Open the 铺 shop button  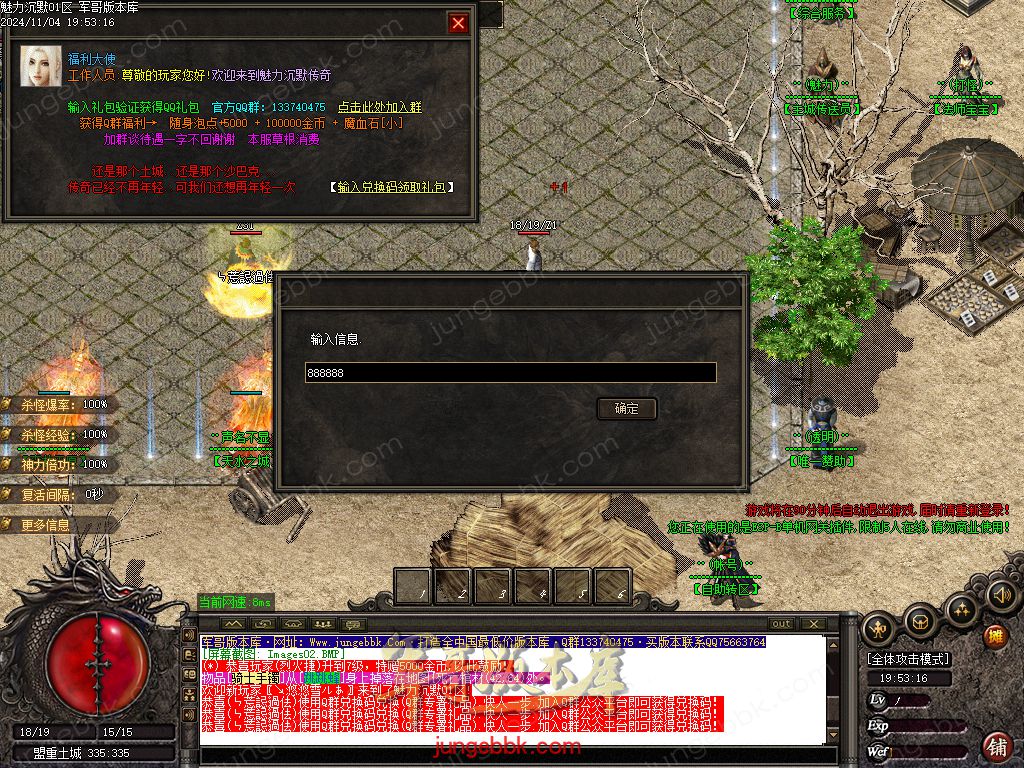pyautogui.click(x=996, y=745)
